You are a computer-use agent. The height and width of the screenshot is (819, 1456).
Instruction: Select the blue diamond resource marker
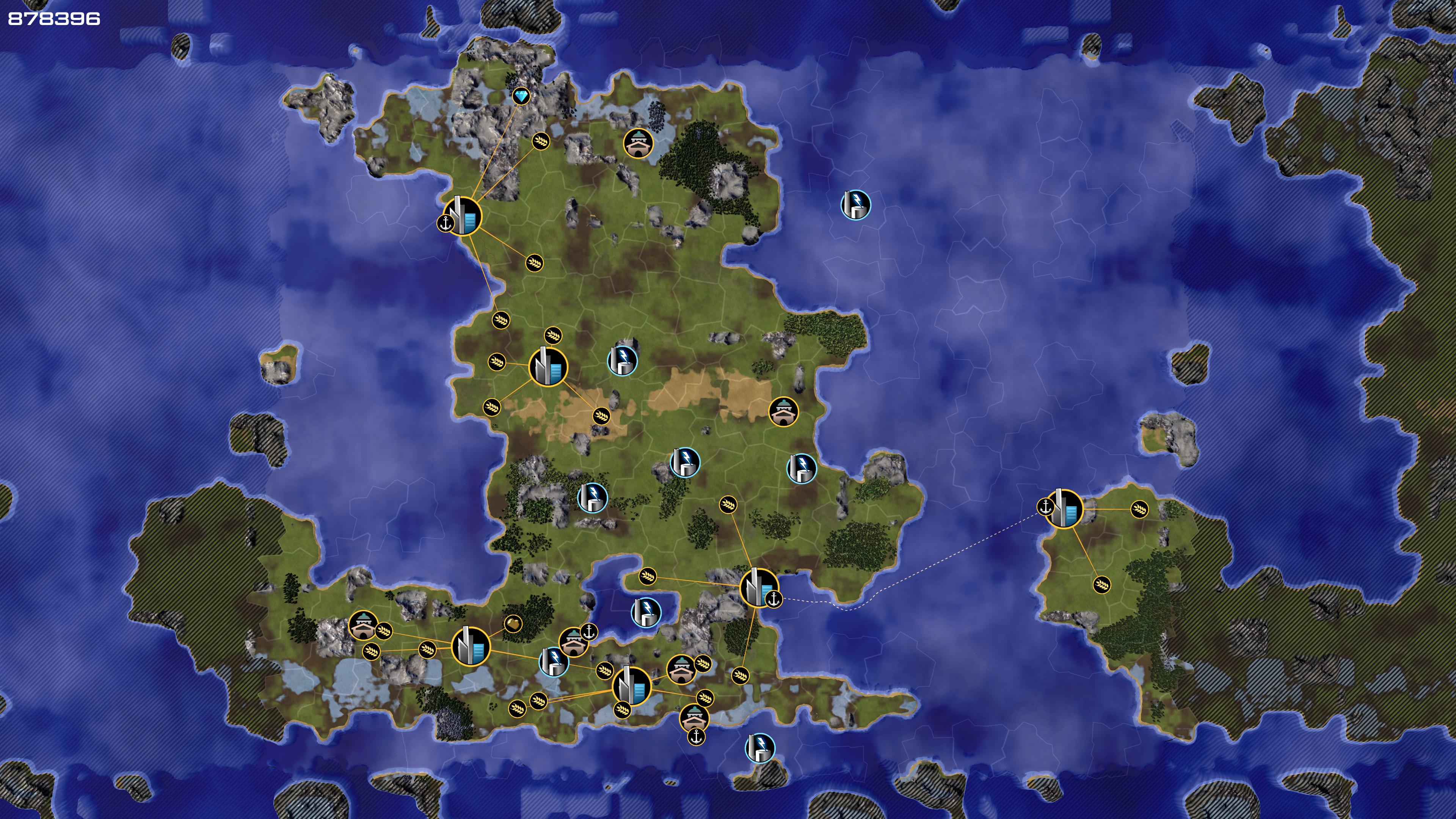(x=521, y=96)
